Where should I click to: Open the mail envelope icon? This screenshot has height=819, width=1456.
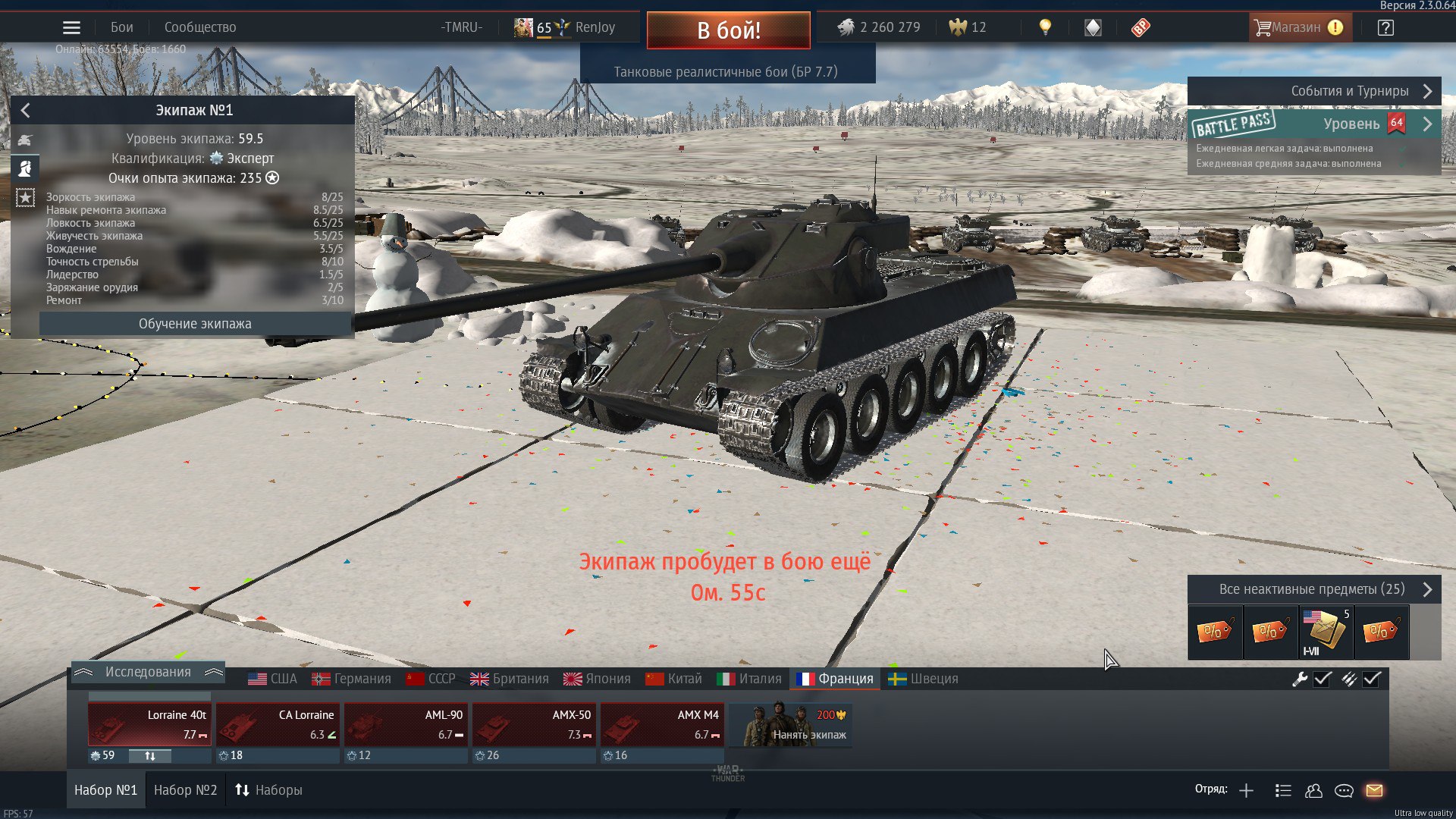pyautogui.click(x=1374, y=791)
